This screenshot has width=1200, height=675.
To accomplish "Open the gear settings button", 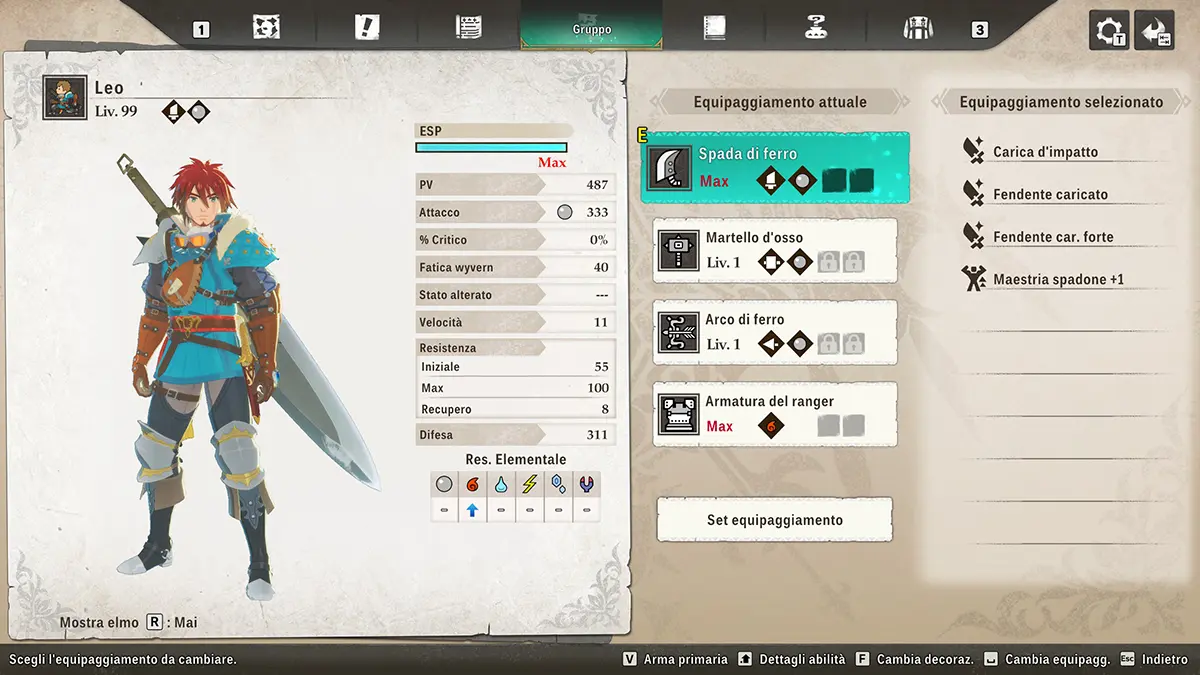I will tap(1109, 30).
